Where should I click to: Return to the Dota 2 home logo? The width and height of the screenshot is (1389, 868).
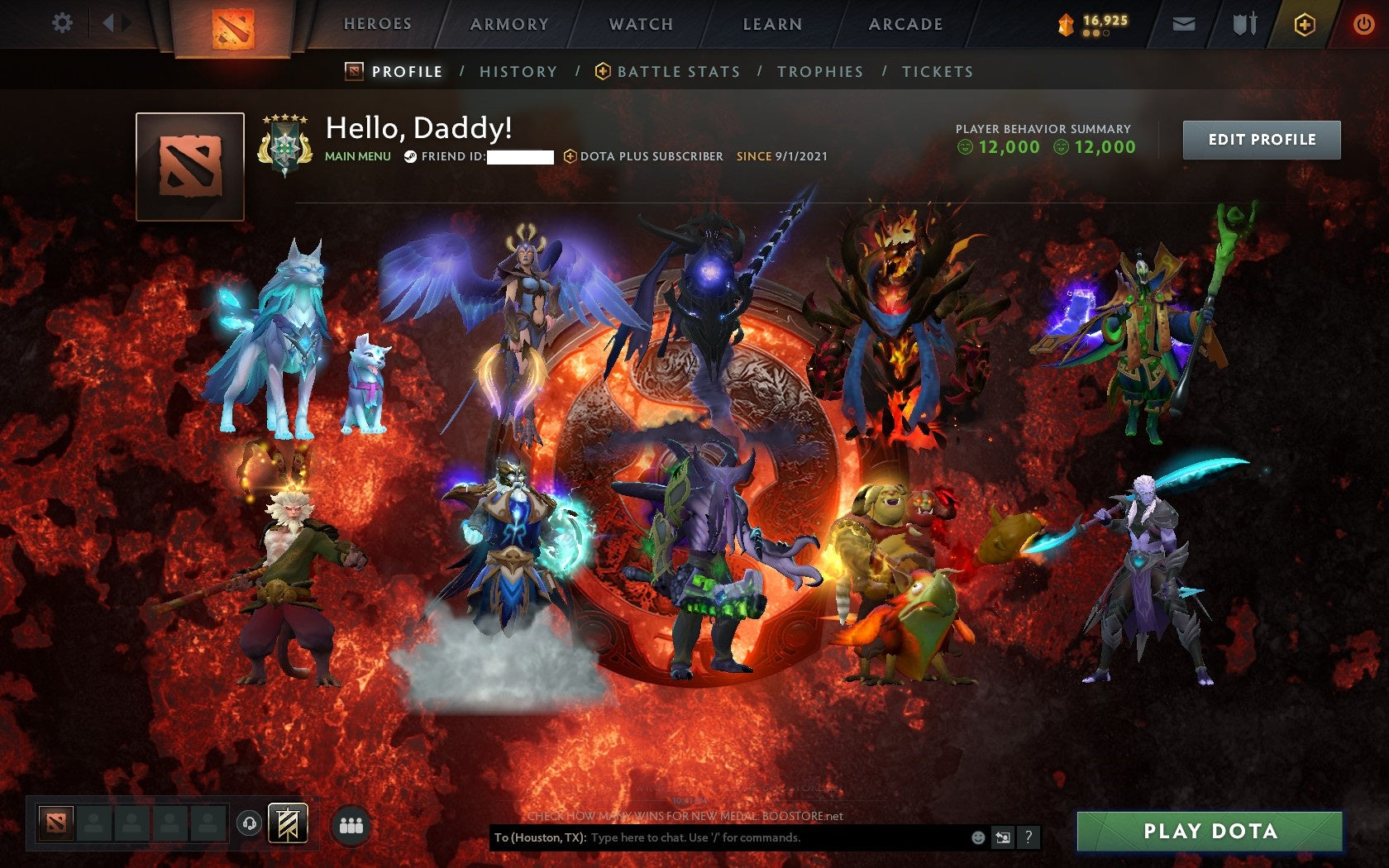click(233, 29)
